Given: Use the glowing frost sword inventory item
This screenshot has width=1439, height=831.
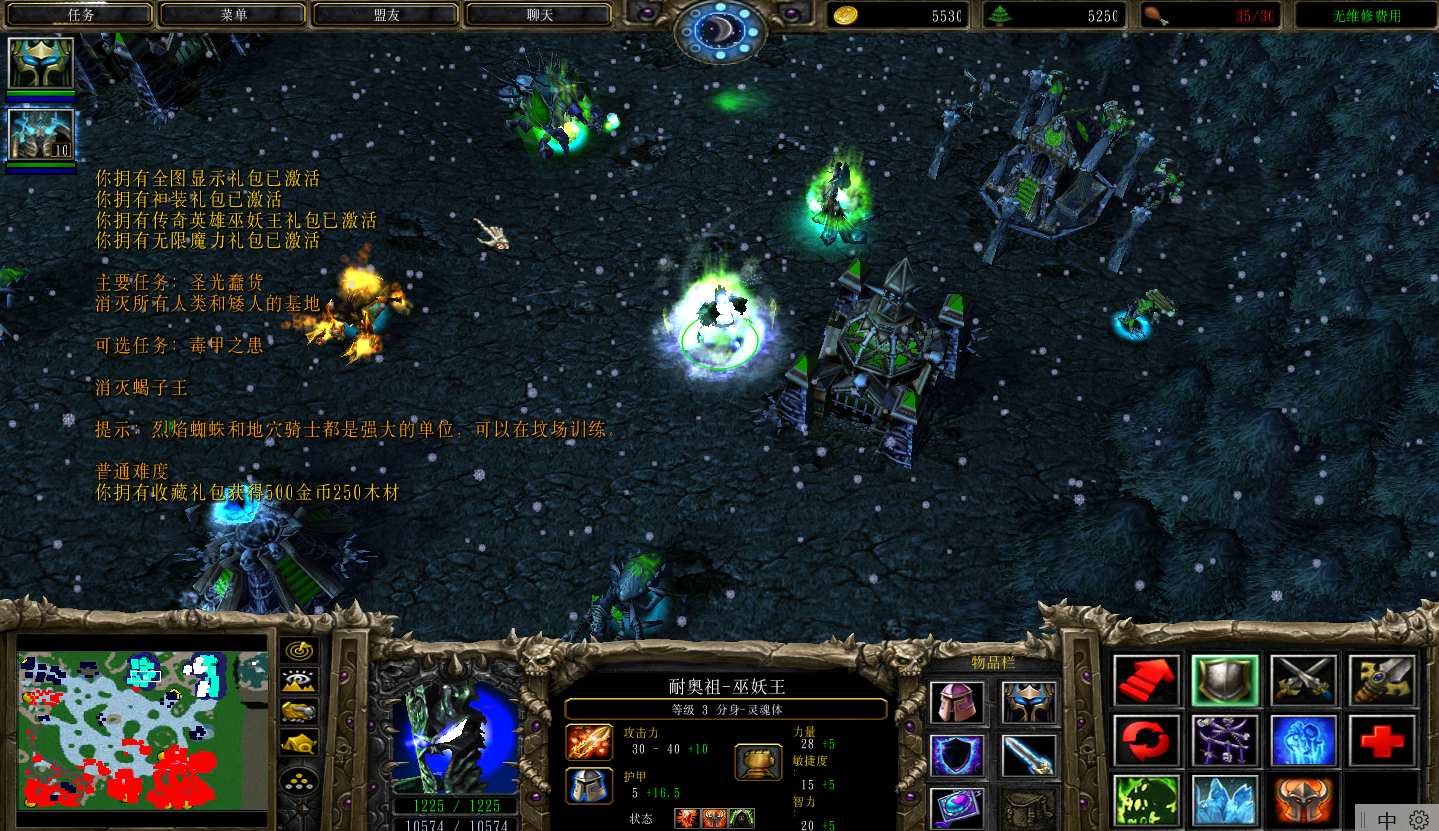Looking at the screenshot, I should tap(1029, 755).
